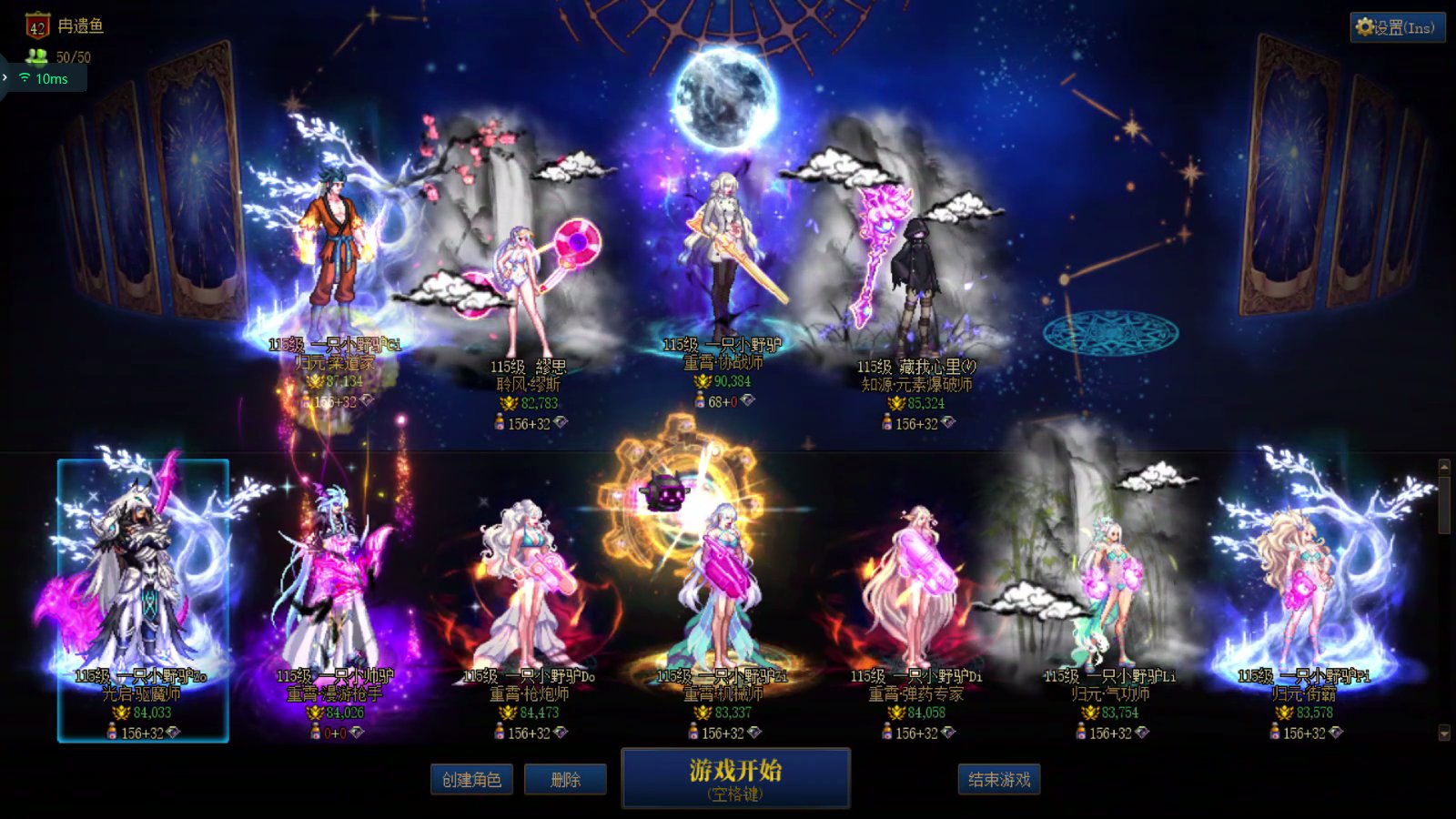Click the green channel population icon beside 50/50

37,56
